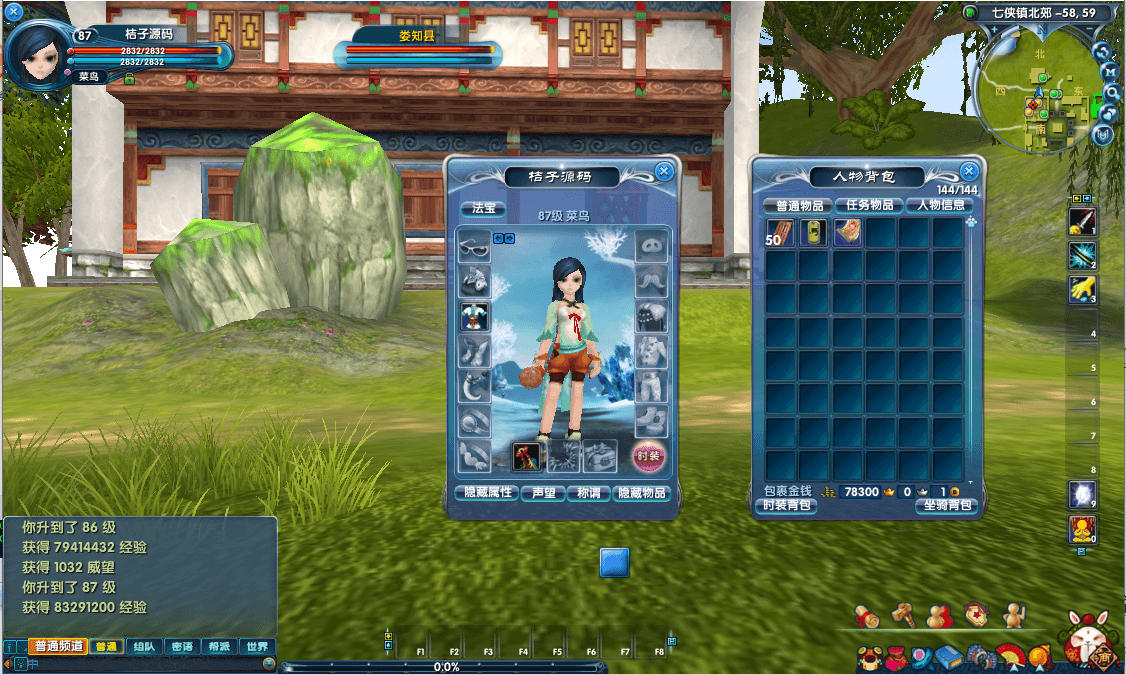Open the 坐骑背包 mount bag
This screenshot has height=674, width=1126.
tap(945, 506)
